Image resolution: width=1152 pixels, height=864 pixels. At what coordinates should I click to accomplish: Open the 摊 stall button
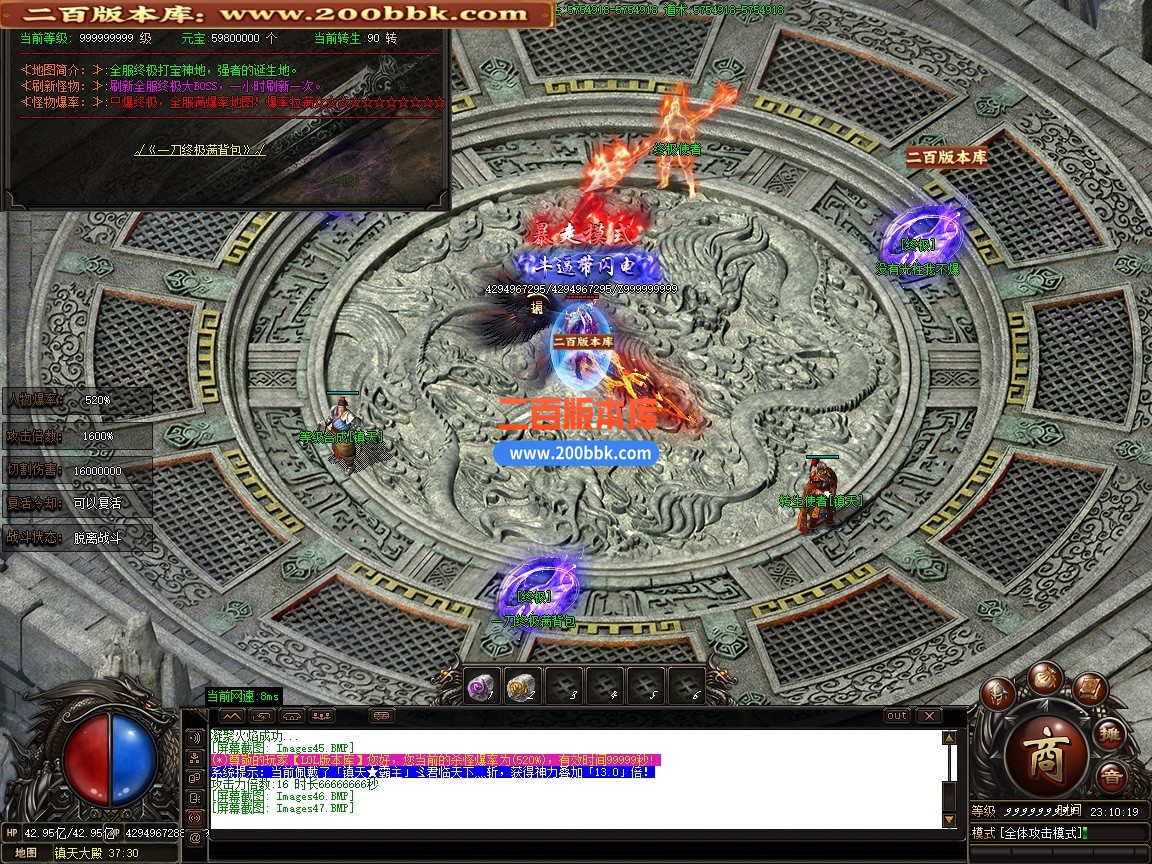click(1109, 735)
